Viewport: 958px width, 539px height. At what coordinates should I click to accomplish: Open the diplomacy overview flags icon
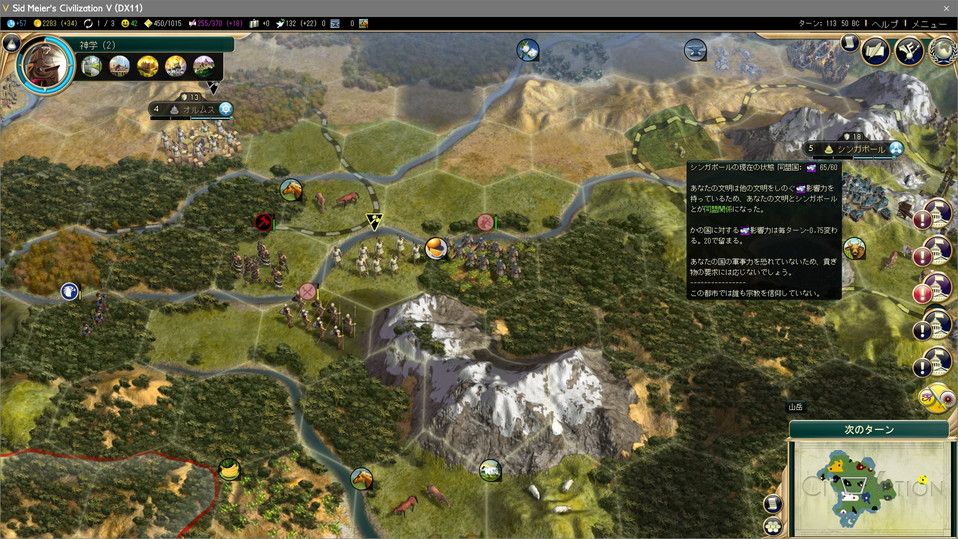pos(908,51)
